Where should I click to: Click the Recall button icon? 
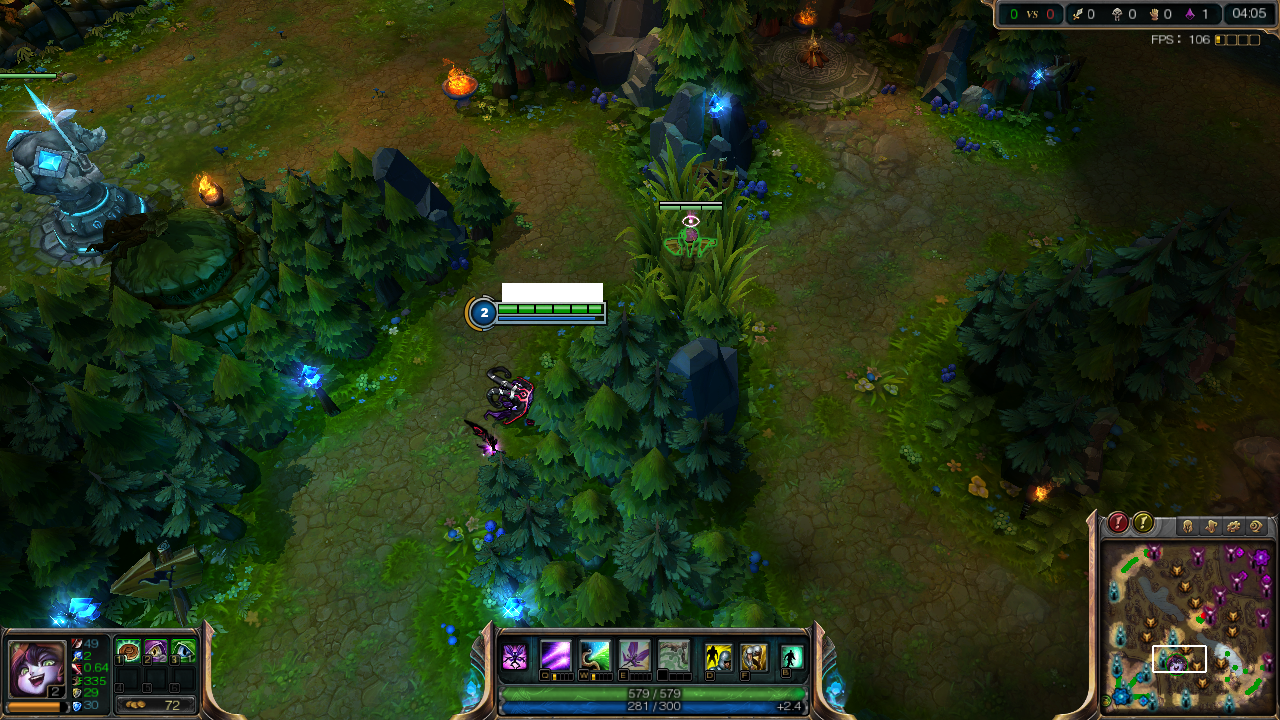(792, 657)
